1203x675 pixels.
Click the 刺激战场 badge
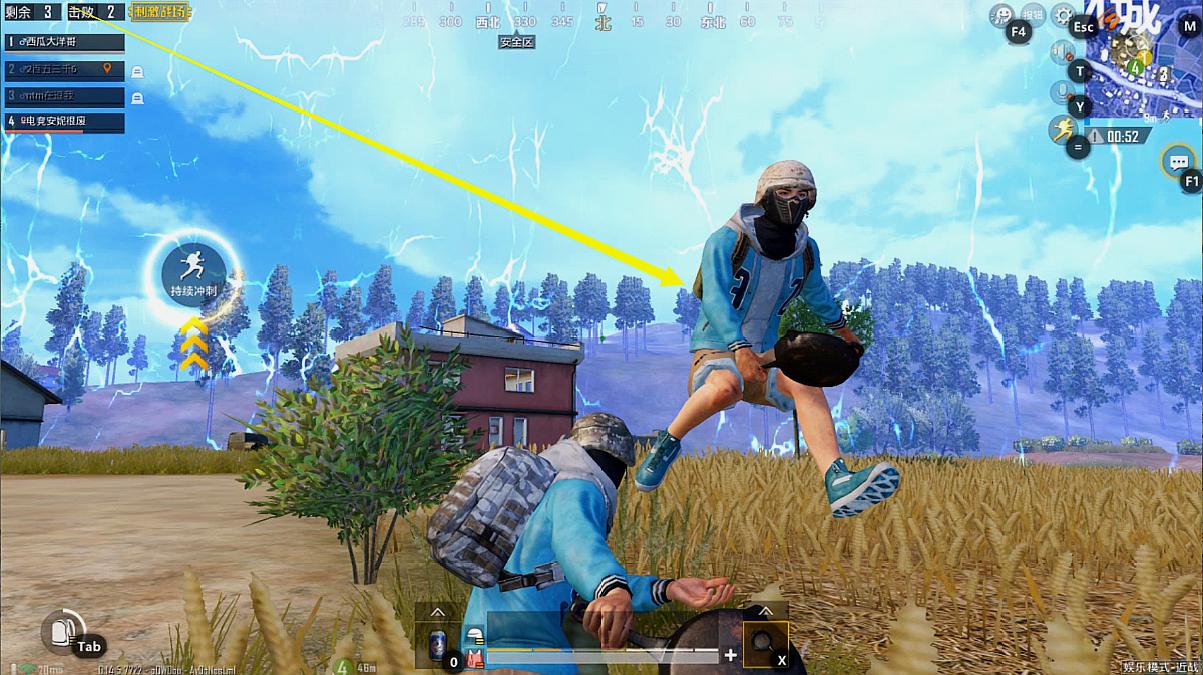pos(160,12)
